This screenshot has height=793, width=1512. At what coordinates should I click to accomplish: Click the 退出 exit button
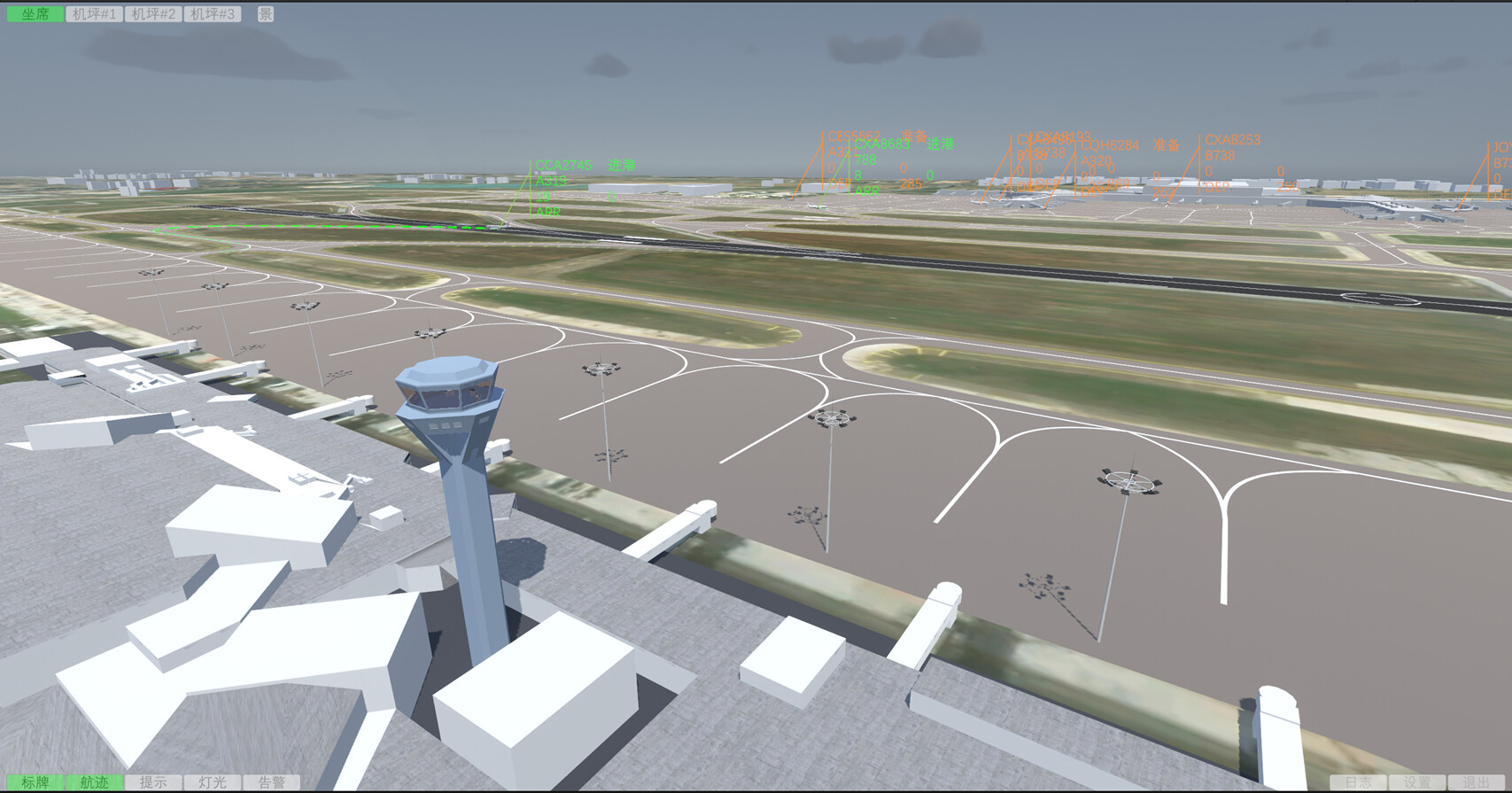coord(1477,783)
